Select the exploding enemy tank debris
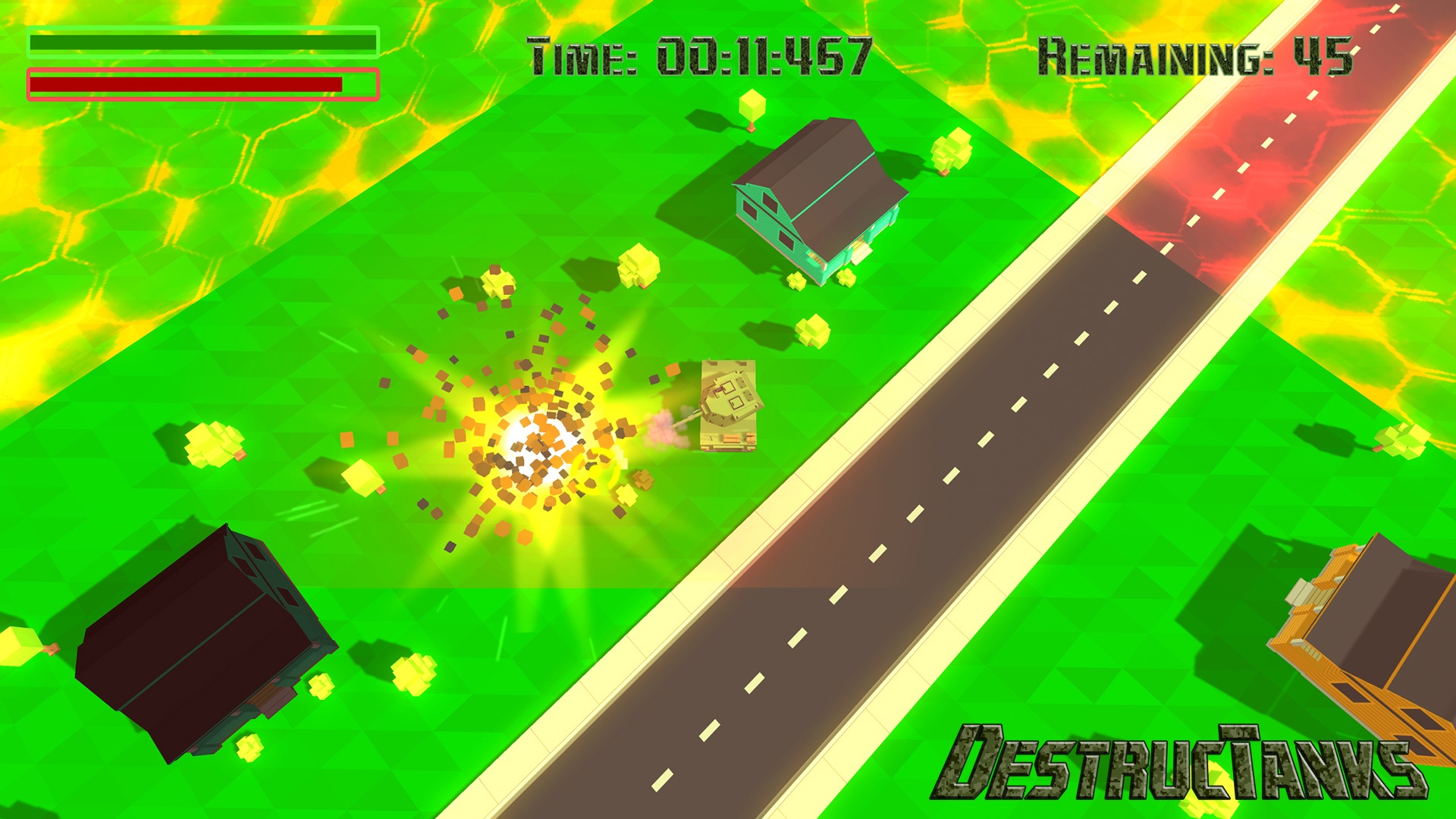 click(x=531, y=425)
